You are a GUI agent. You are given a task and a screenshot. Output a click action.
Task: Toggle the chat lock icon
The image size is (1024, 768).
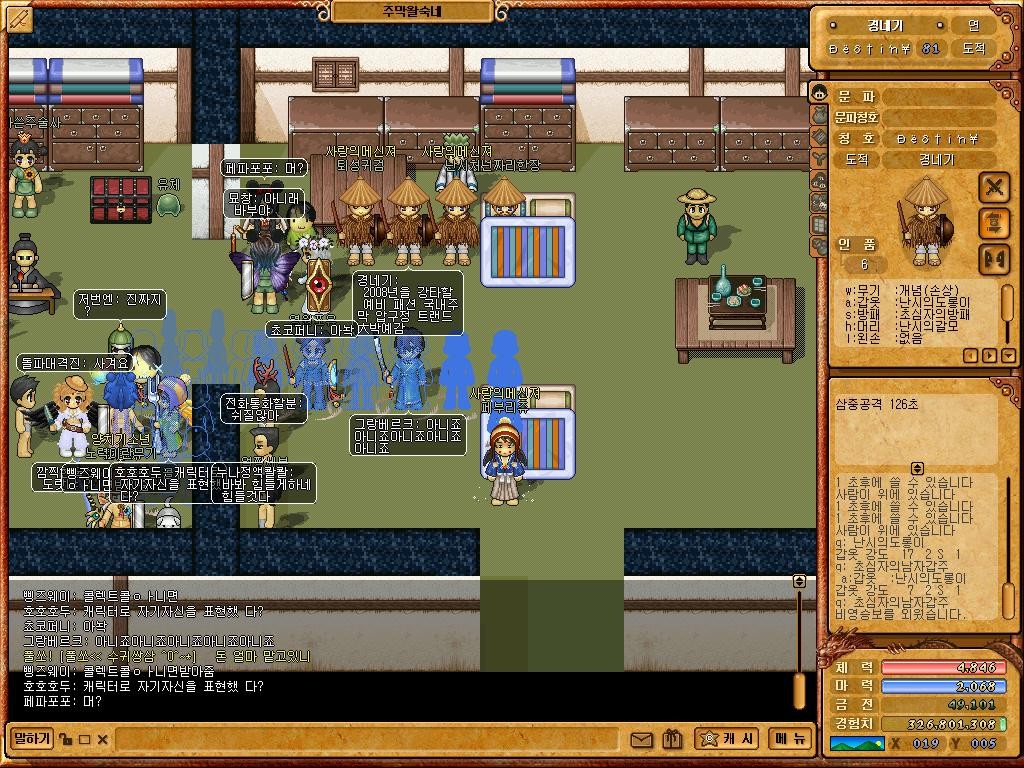[x=65, y=740]
